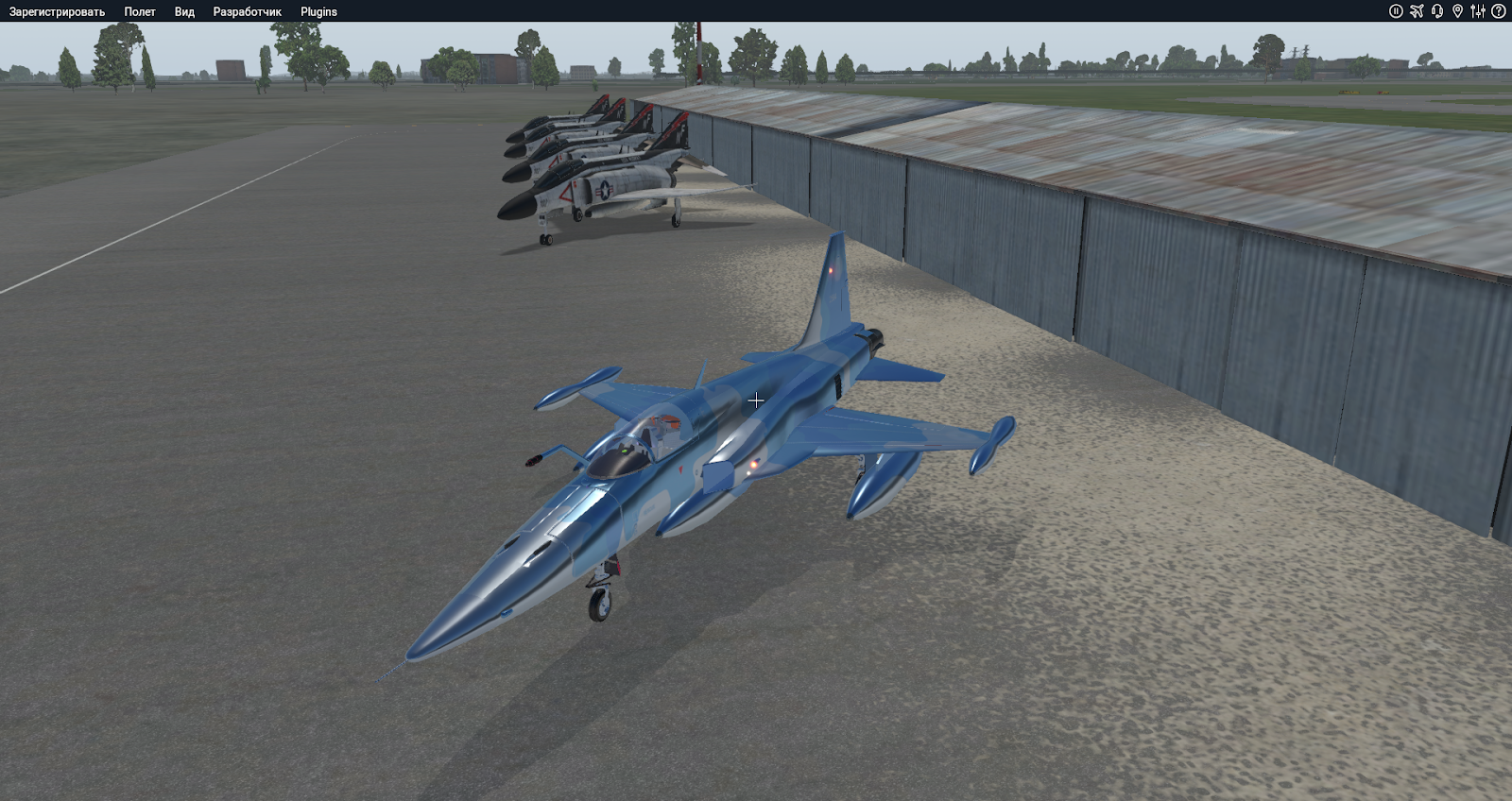
Task: Open the Полет menu
Action: click(x=138, y=11)
